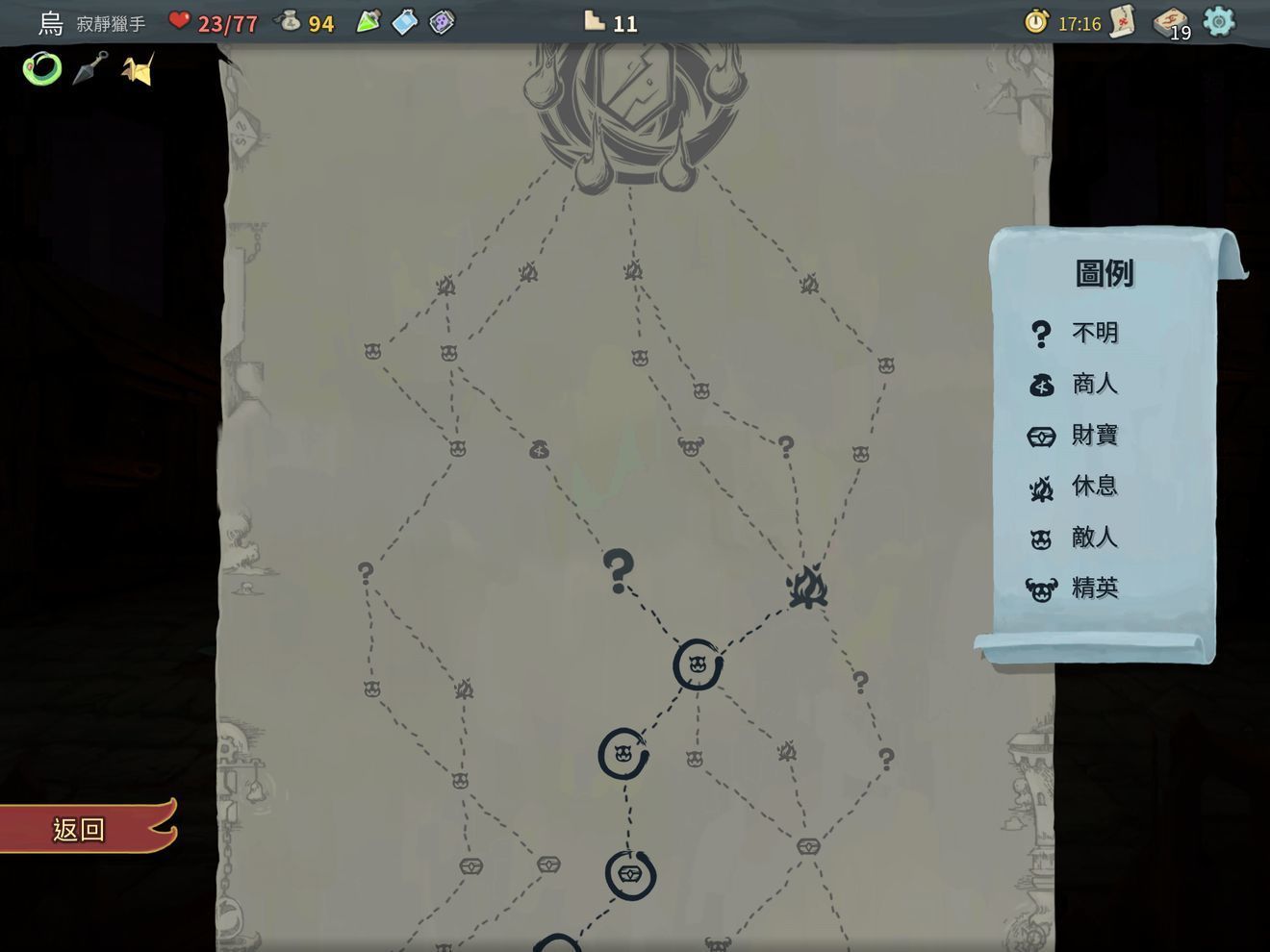This screenshot has width=1270, height=952.
Task: Click the purple potion slot
Action: (443, 21)
